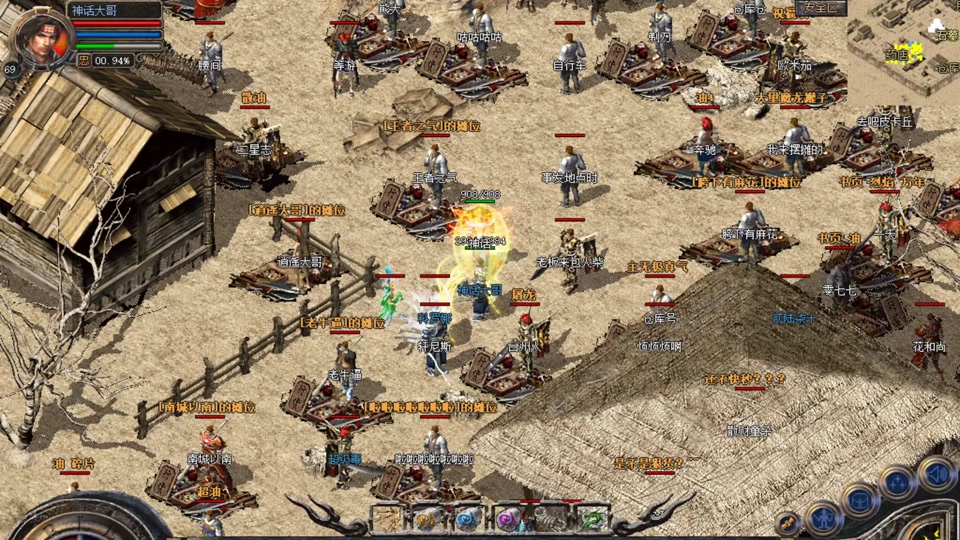Screen dimensions: 960x540
Task: Toggle sound with the speaker button
Action: tap(938, 473)
